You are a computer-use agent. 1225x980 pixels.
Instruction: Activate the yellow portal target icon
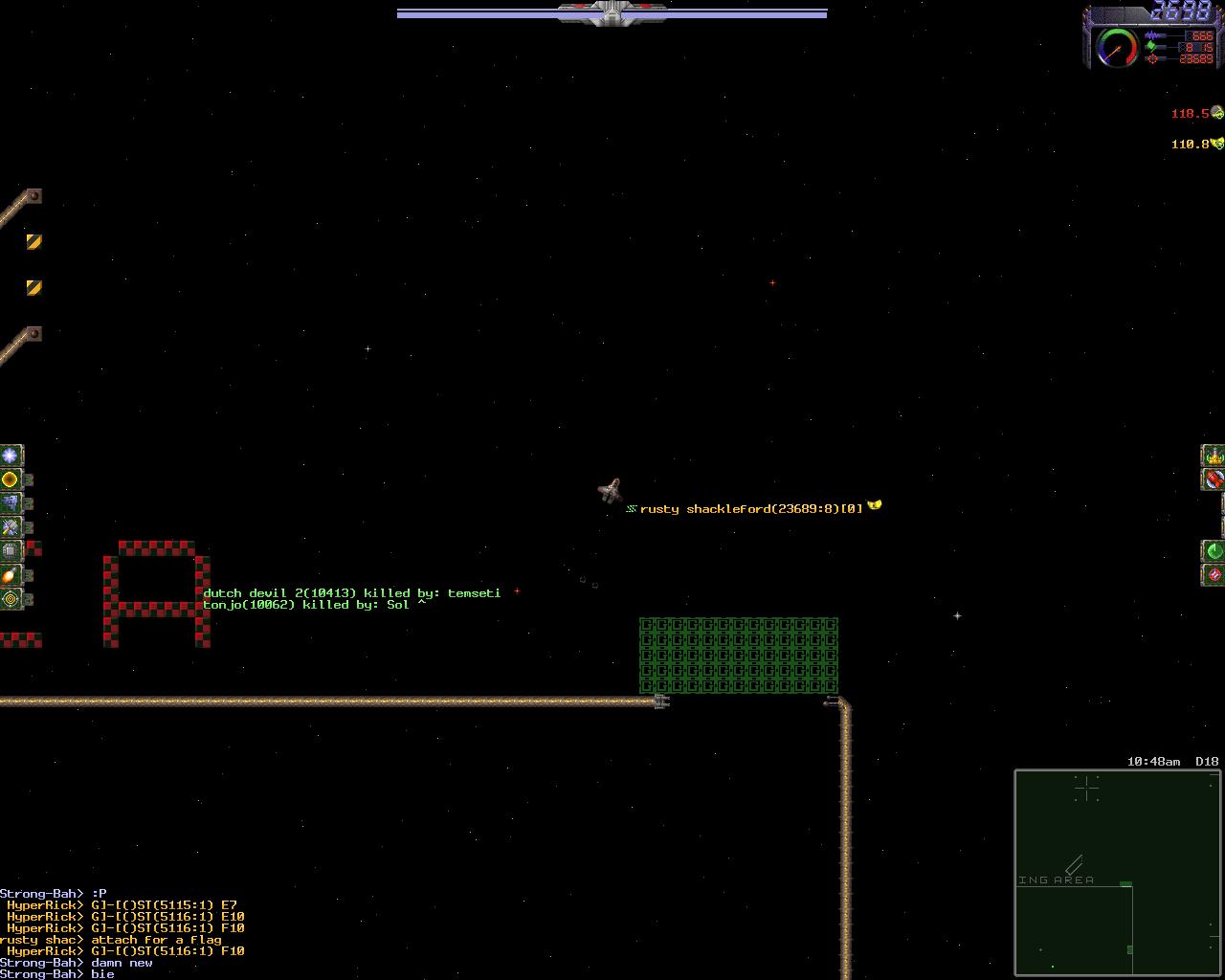coord(11,599)
